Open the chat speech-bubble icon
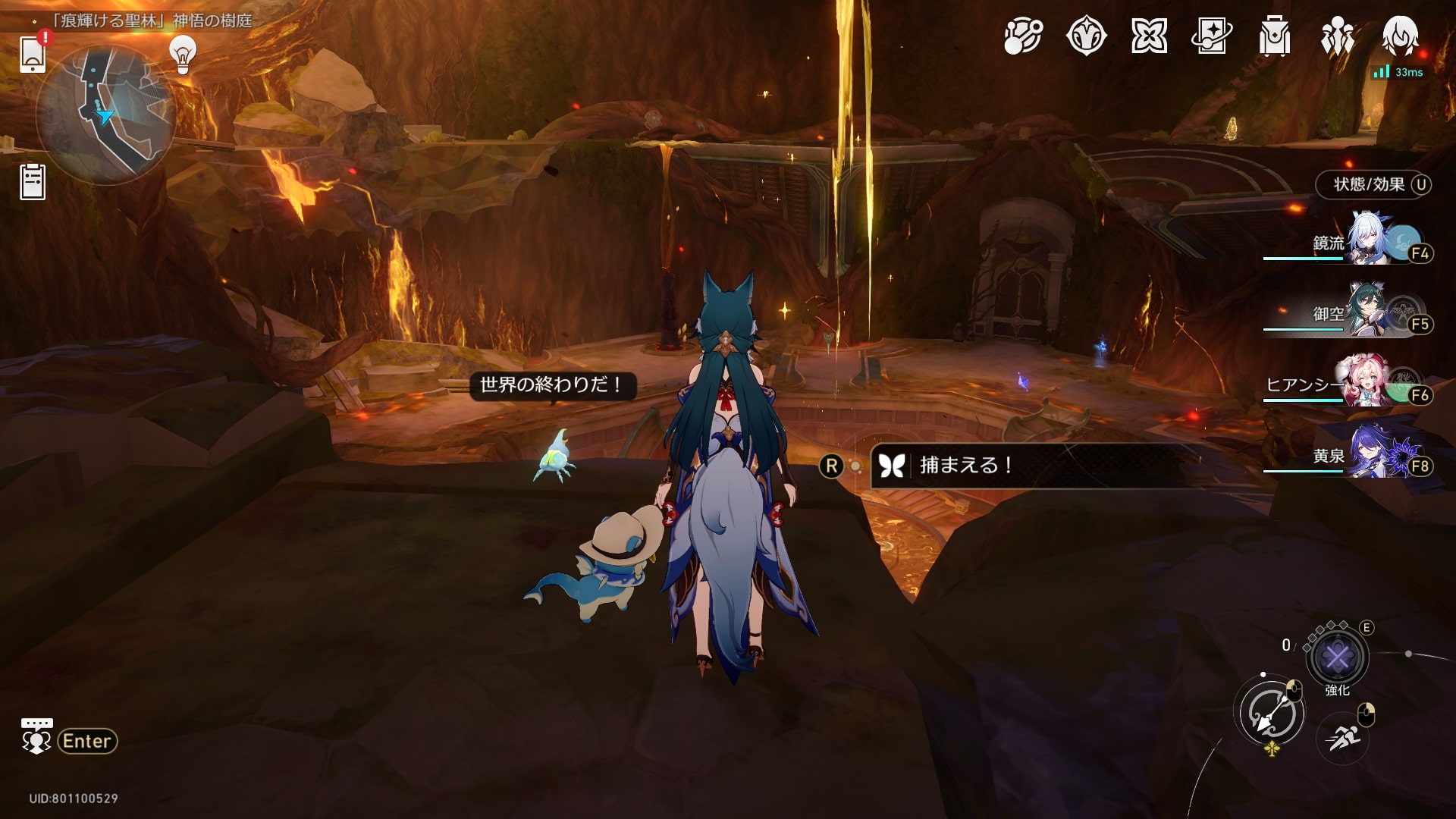The height and width of the screenshot is (819, 1456). point(36,736)
